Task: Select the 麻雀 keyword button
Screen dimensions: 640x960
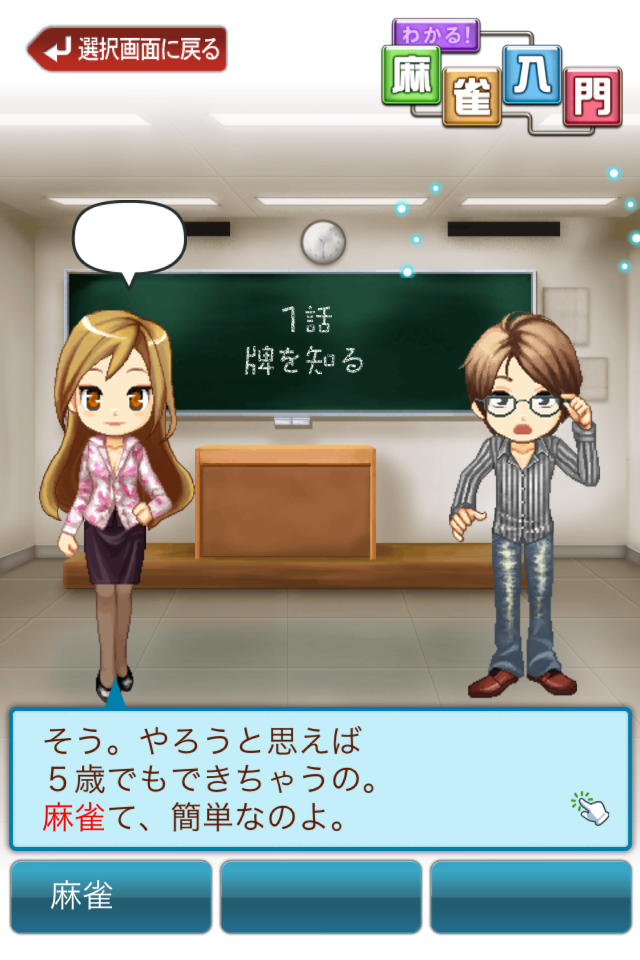Action: coord(111,896)
